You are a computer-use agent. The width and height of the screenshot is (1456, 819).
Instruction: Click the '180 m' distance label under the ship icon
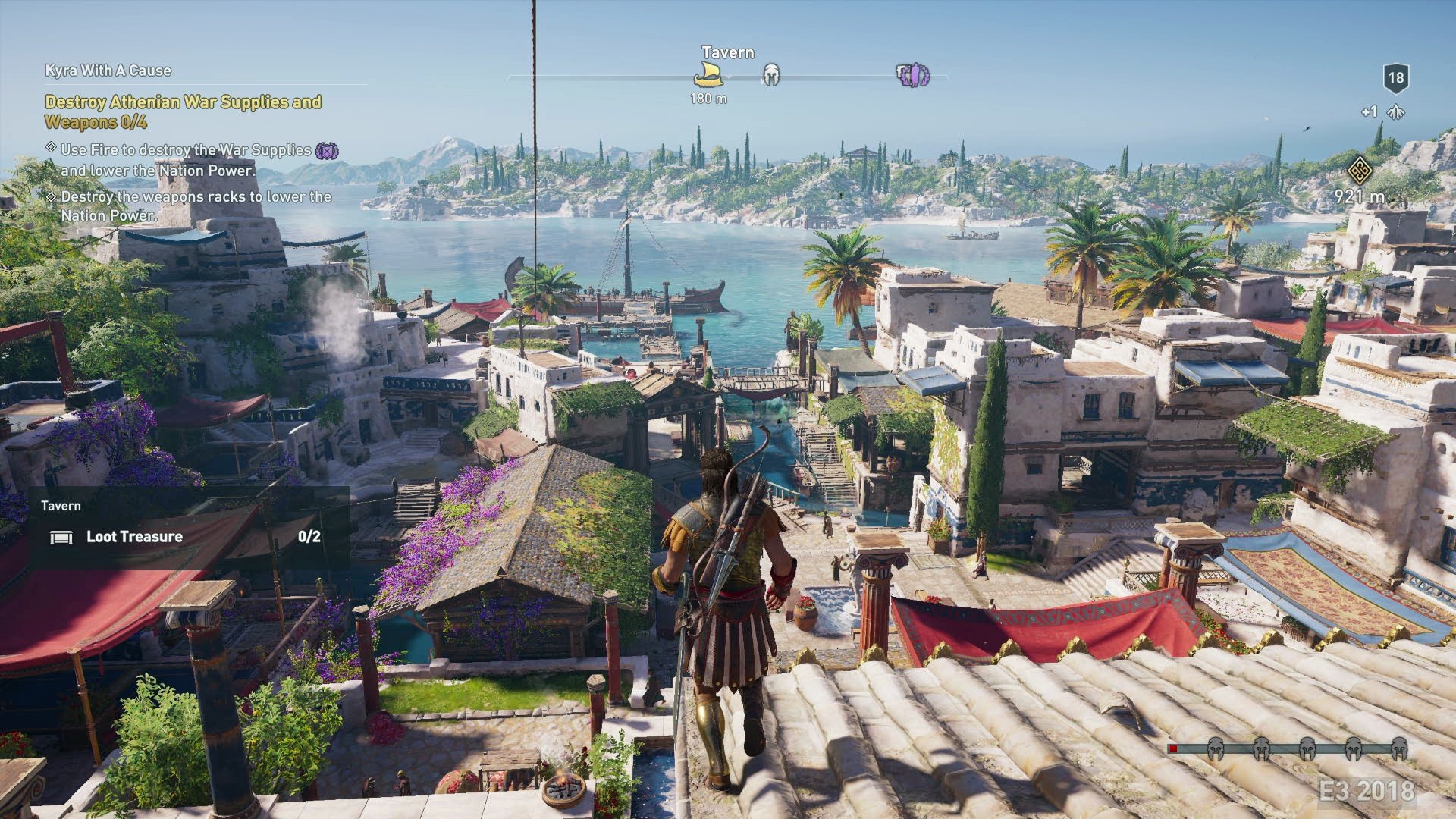click(709, 99)
